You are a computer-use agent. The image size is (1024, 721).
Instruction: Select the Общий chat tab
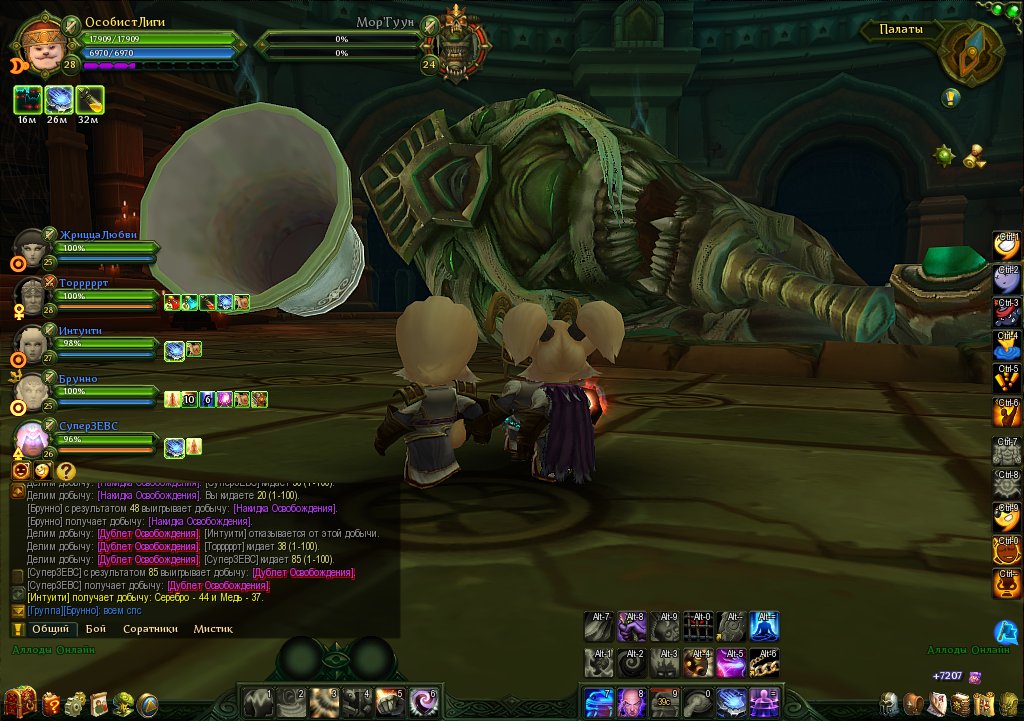pos(50,629)
